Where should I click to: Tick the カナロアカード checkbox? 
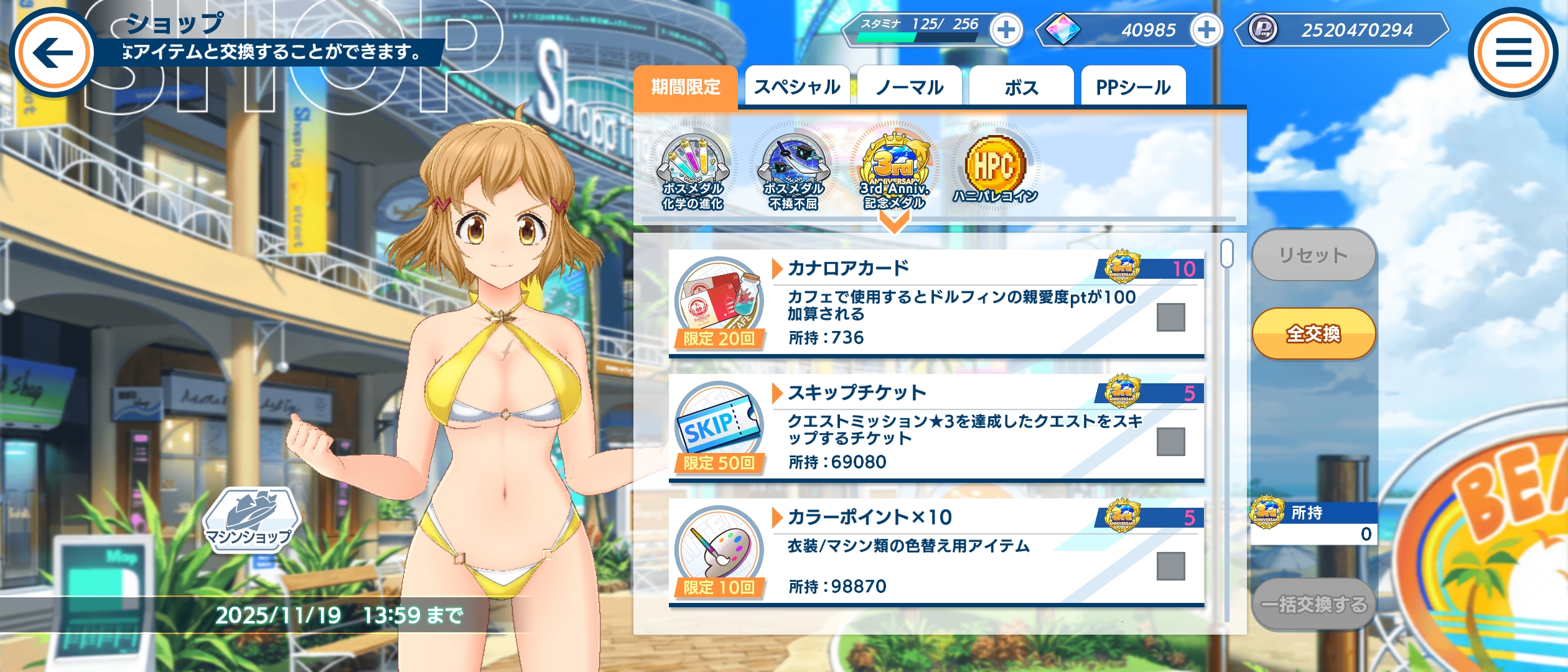pyautogui.click(x=1170, y=317)
